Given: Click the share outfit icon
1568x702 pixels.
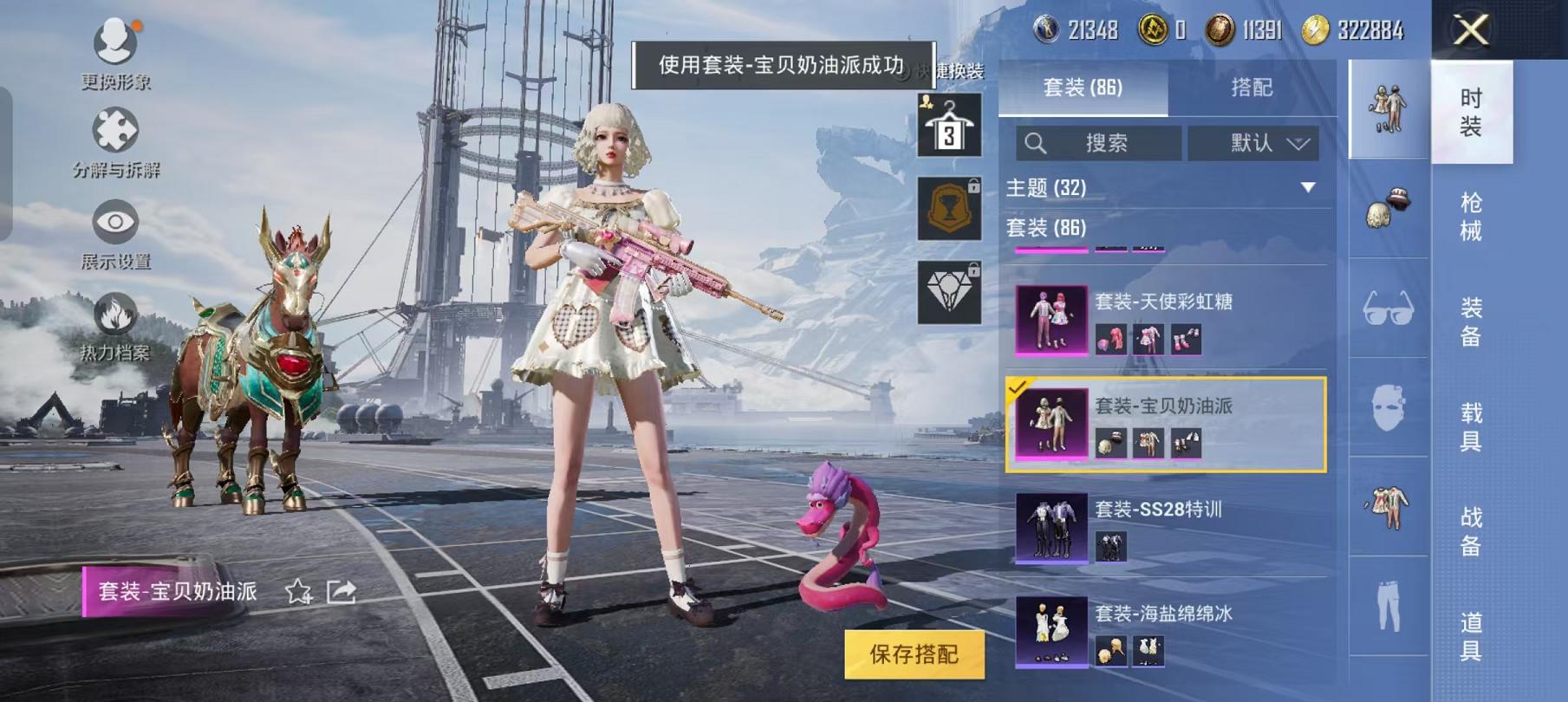Looking at the screenshot, I should [342, 593].
